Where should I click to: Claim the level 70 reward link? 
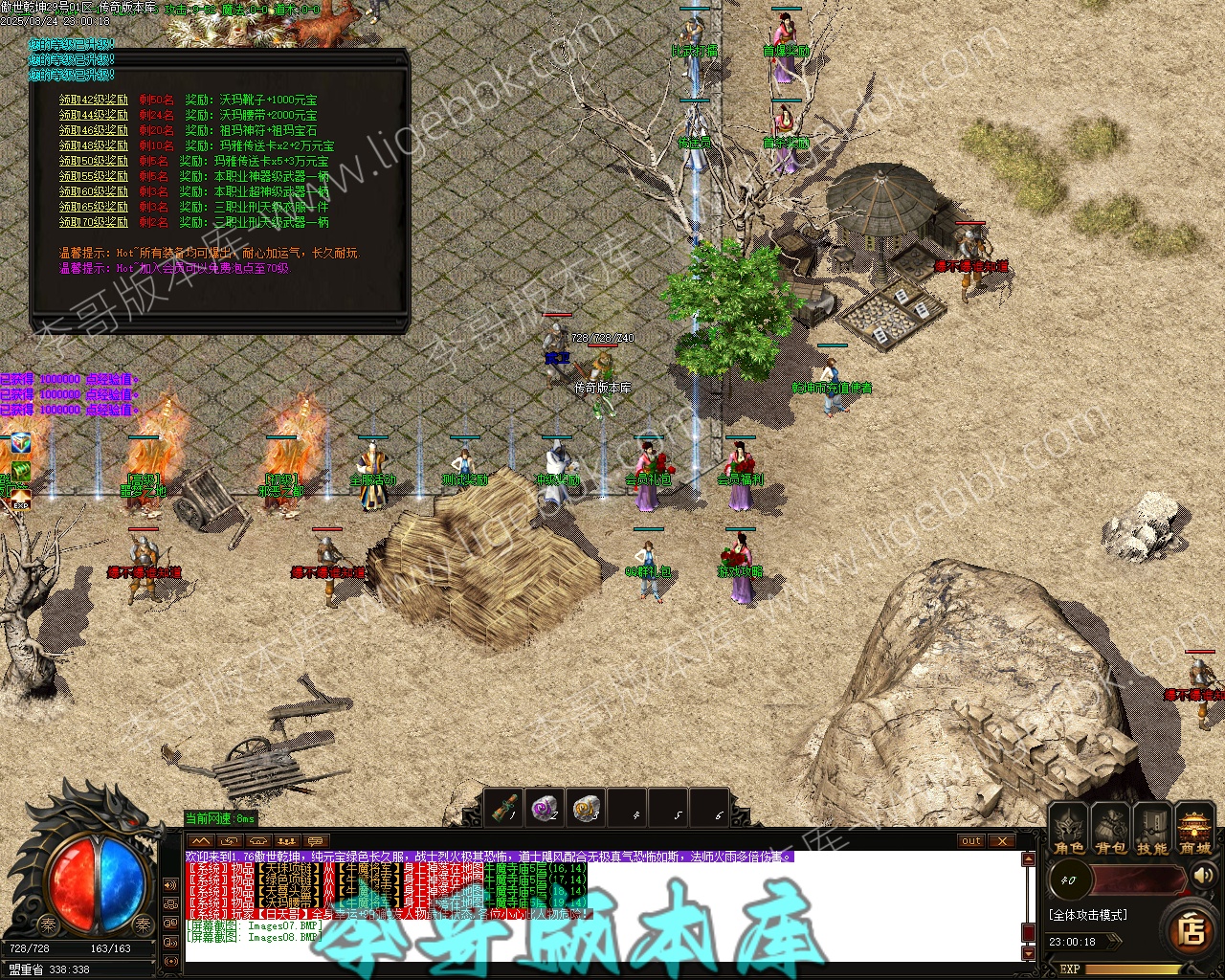tap(93, 222)
